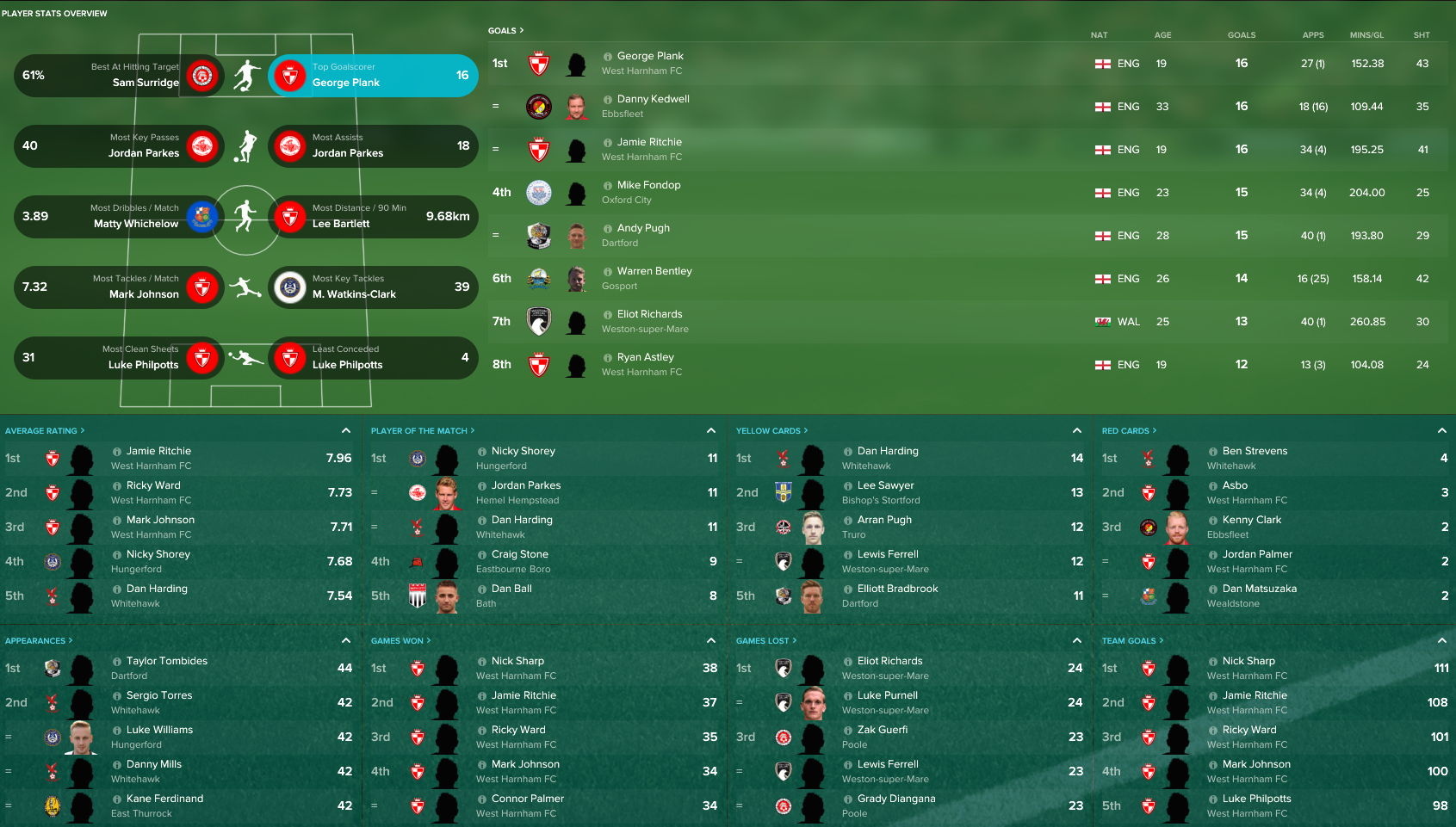Select Most Clean Sheets Luke Philpotts panel
The image size is (1456, 827).
(119, 358)
